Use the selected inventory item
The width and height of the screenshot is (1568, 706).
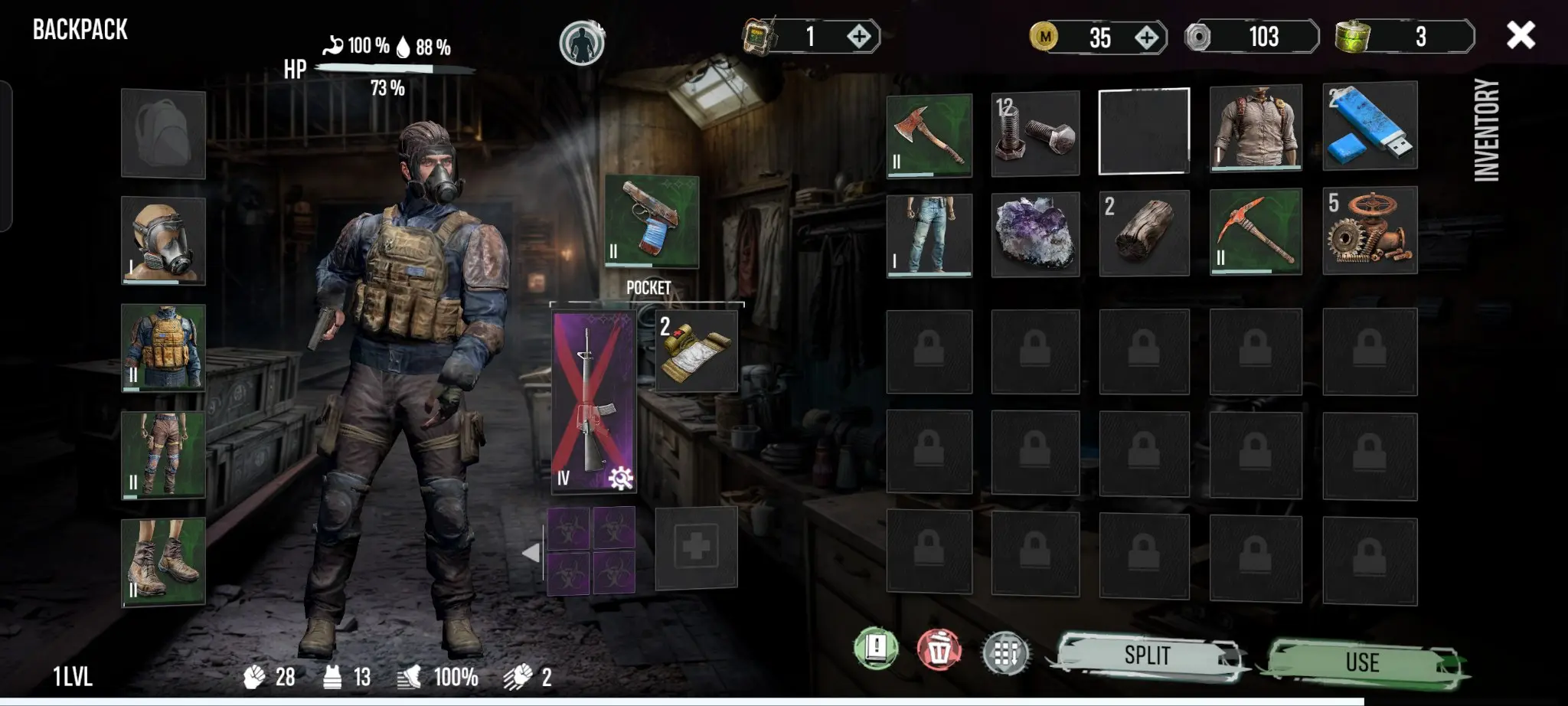click(1363, 662)
